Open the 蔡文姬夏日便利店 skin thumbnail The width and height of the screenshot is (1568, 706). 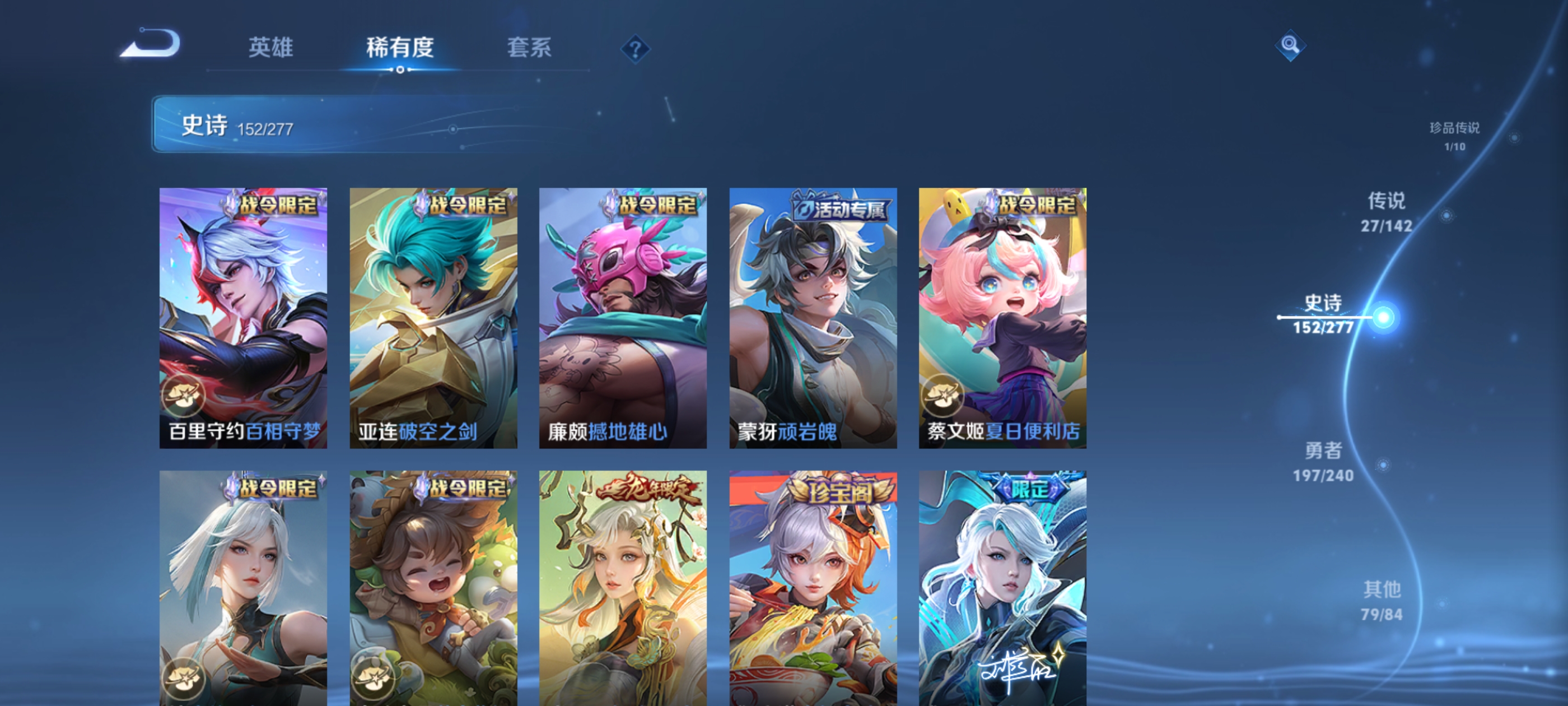pyautogui.click(x=1001, y=317)
